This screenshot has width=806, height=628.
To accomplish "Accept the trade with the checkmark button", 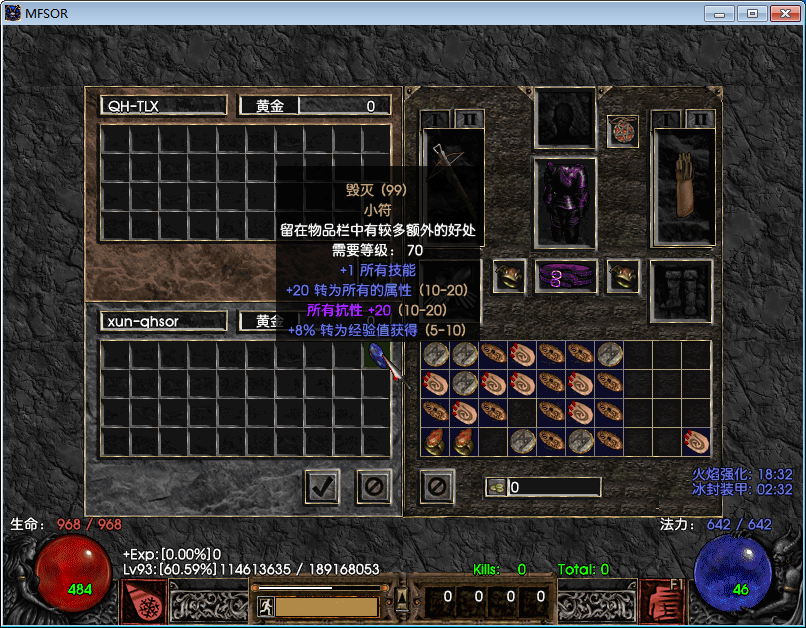I will [322, 487].
